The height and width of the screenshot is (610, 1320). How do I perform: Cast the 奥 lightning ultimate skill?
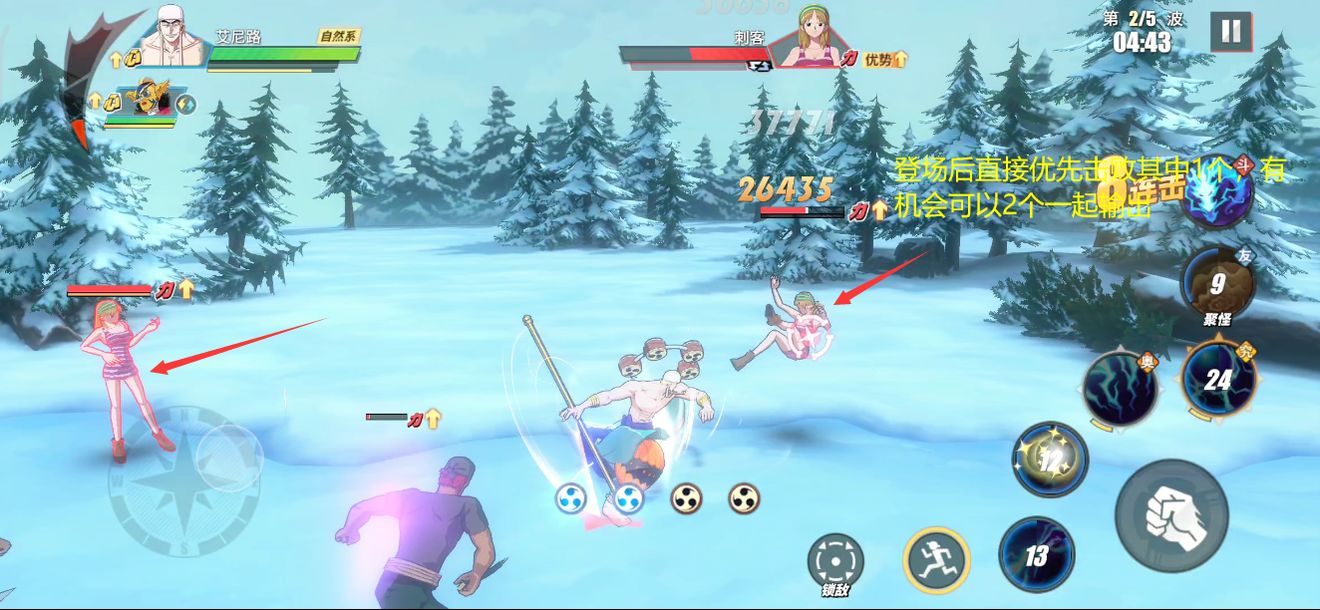click(1120, 388)
